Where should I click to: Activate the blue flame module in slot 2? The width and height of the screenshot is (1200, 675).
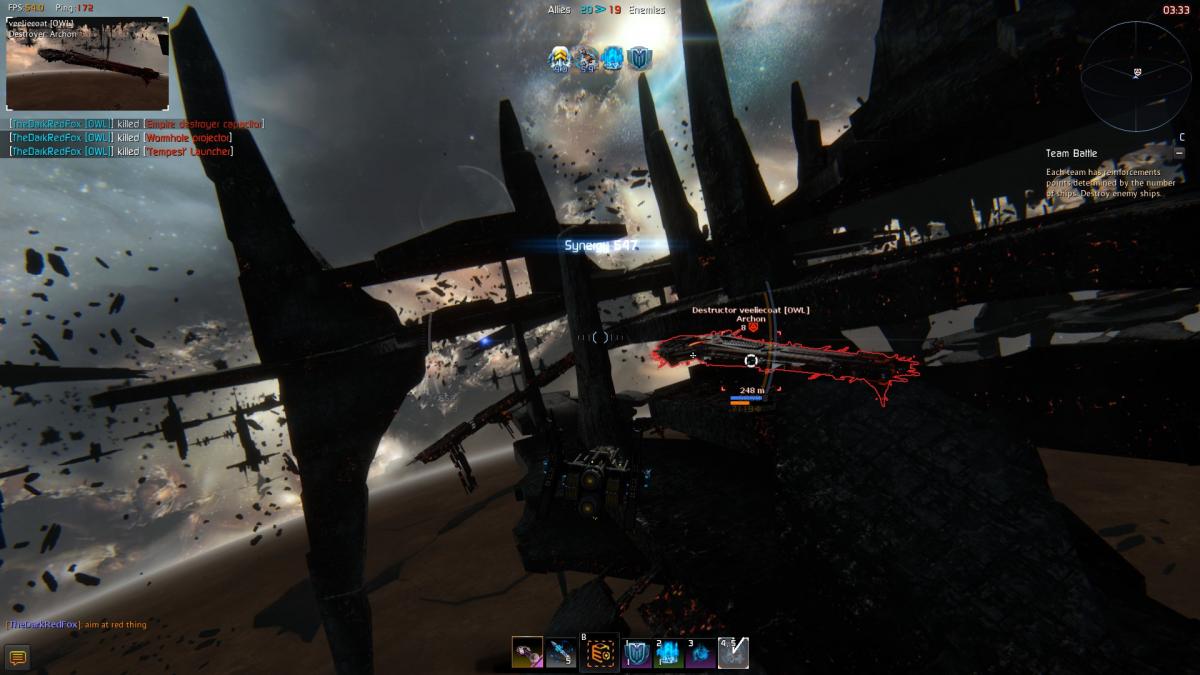click(669, 654)
